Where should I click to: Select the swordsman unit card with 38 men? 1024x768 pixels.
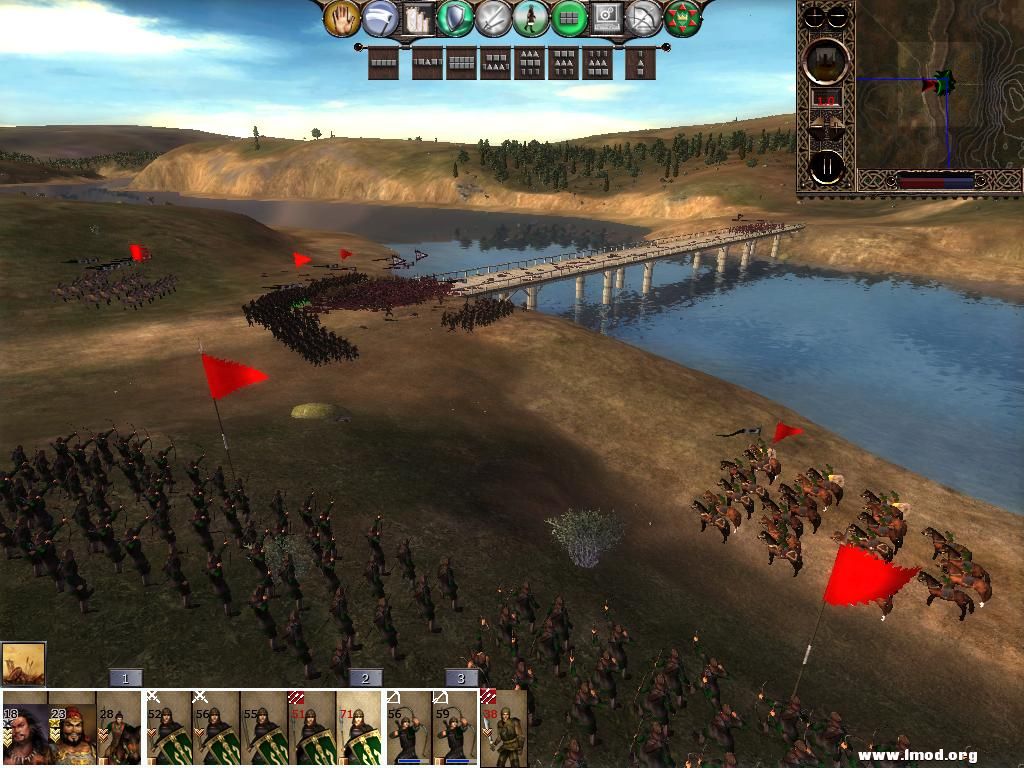tap(503, 728)
